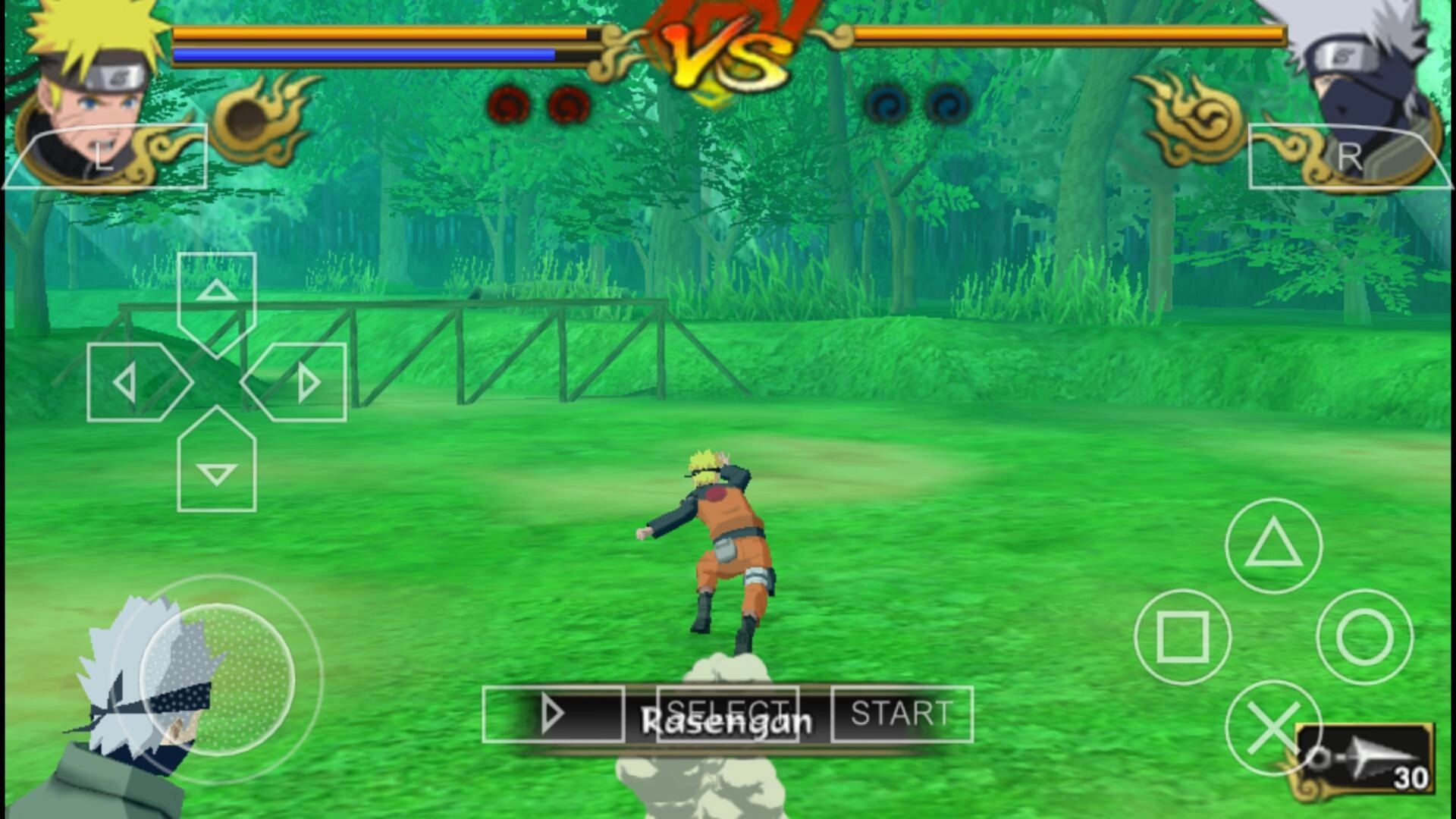This screenshot has width=1456, height=819.
Task: Tap the R shoulder button
Action: (x=1348, y=156)
